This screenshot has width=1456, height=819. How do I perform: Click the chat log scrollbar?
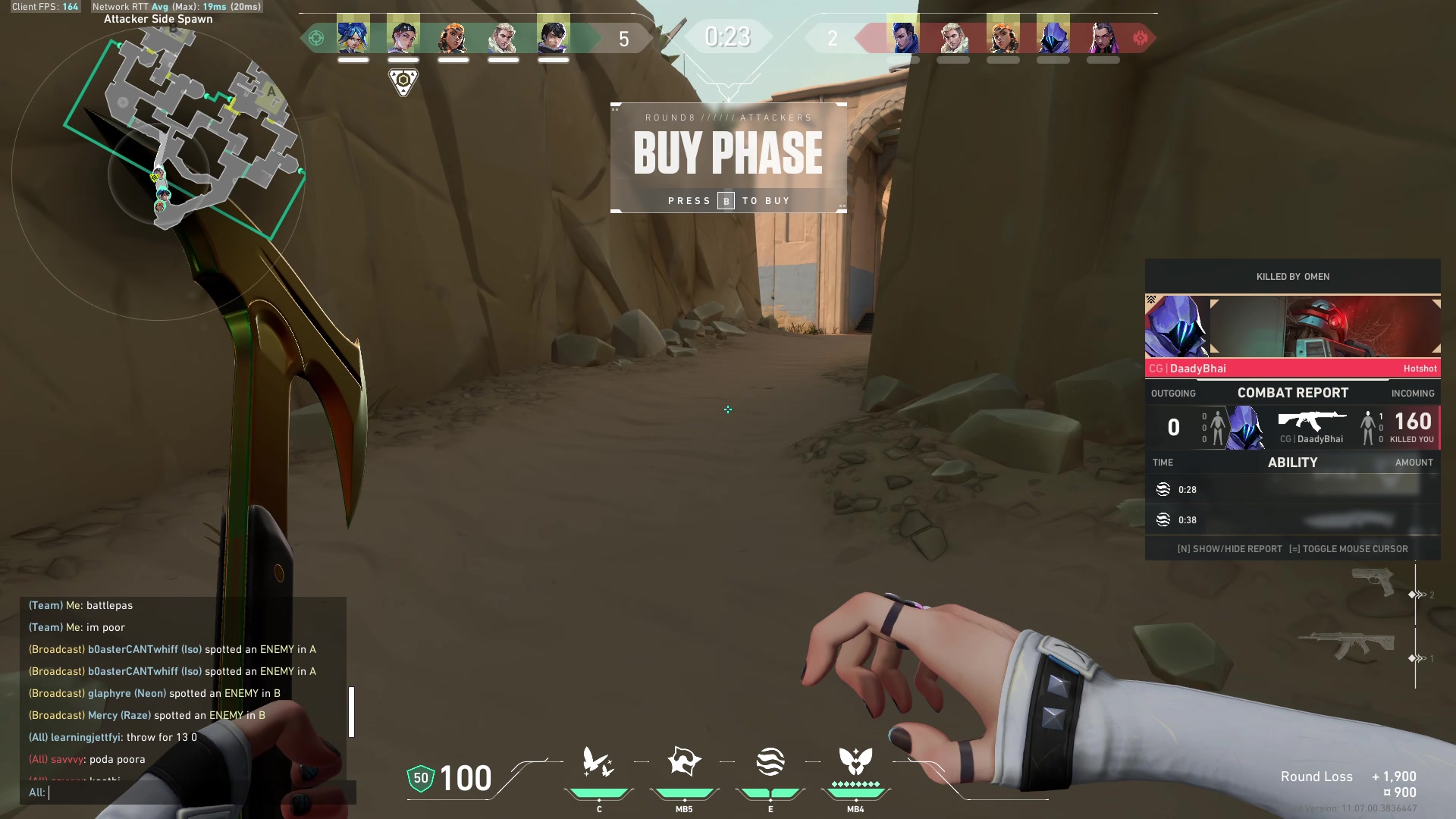351,711
